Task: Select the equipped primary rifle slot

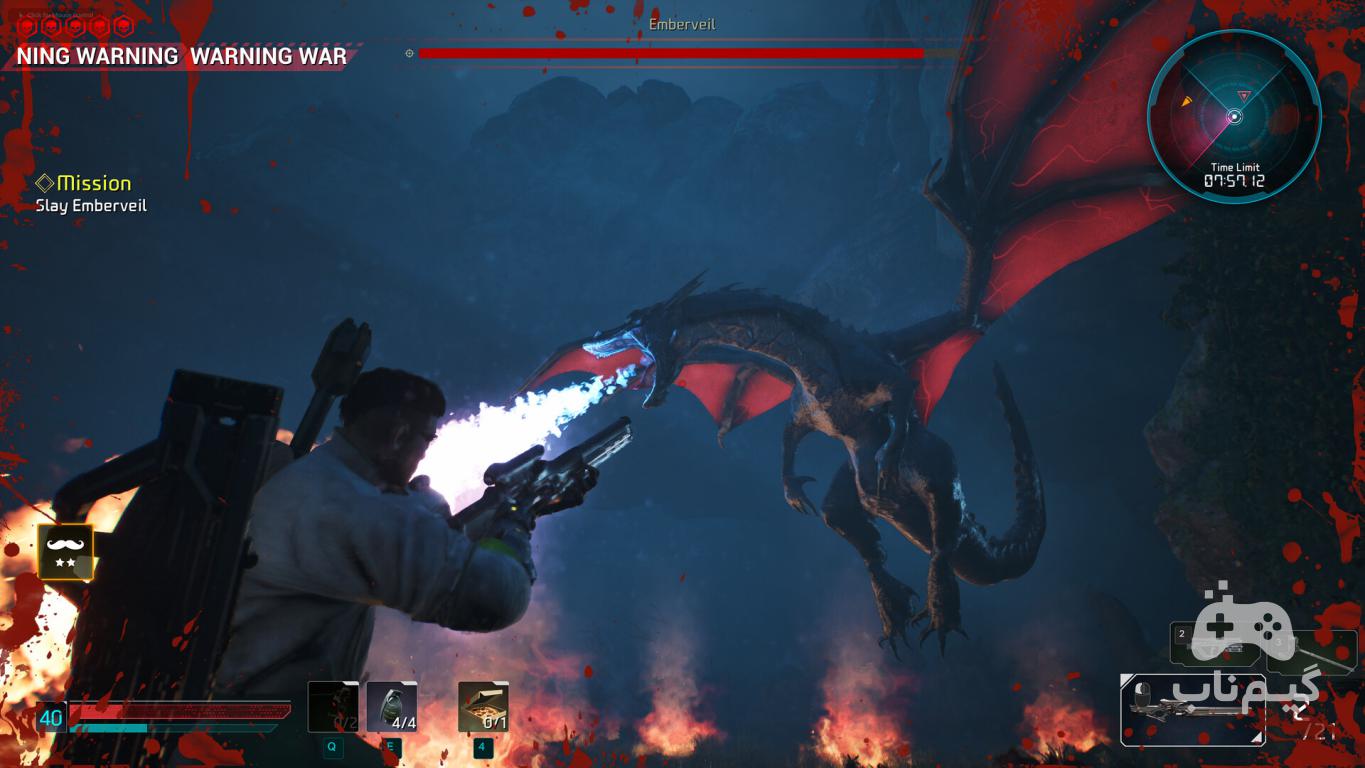Action: pyautogui.click(x=1192, y=710)
